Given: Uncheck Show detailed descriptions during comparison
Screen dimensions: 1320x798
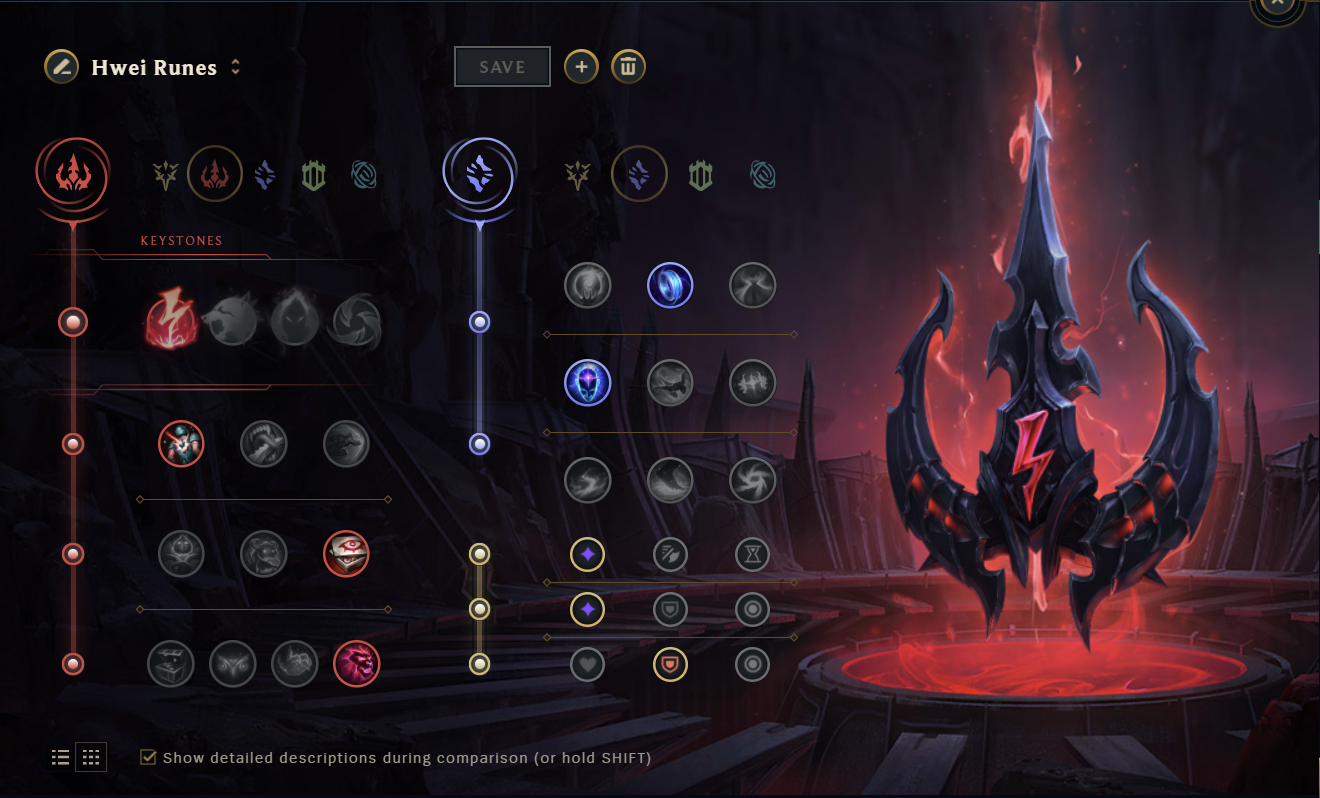Looking at the screenshot, I should click(147, 757).
